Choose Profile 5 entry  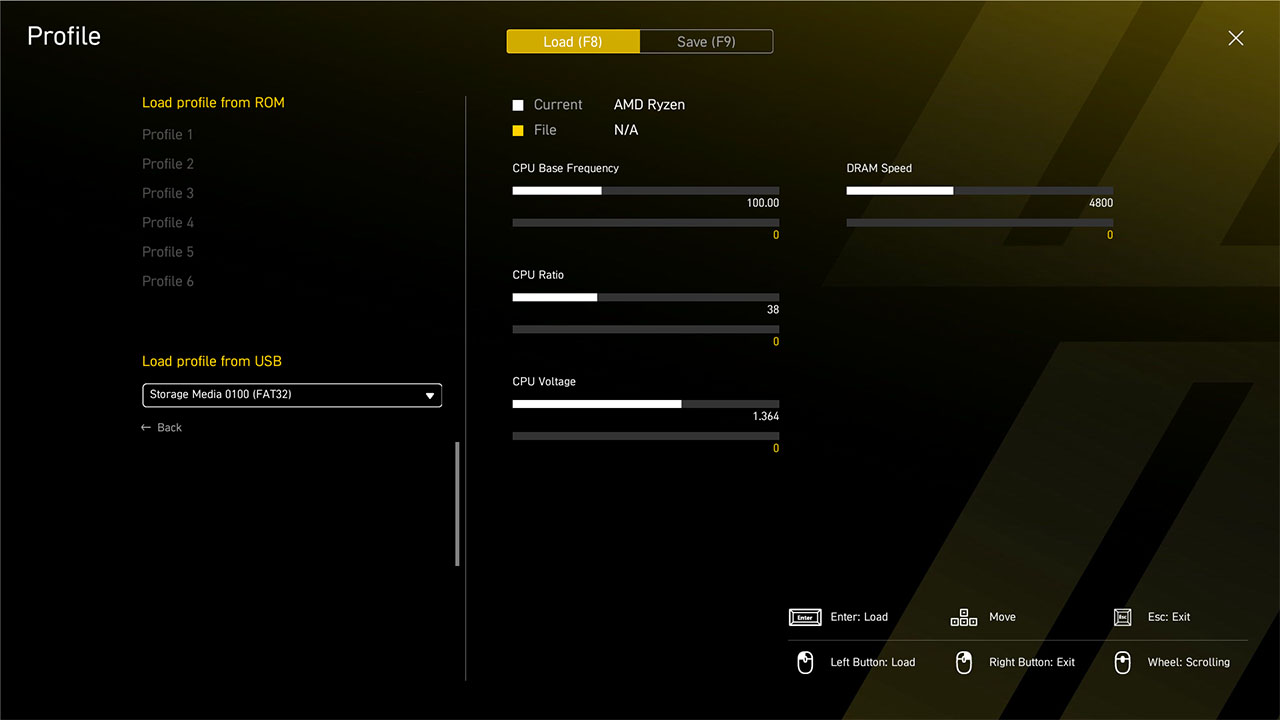[x=168, y=252]
